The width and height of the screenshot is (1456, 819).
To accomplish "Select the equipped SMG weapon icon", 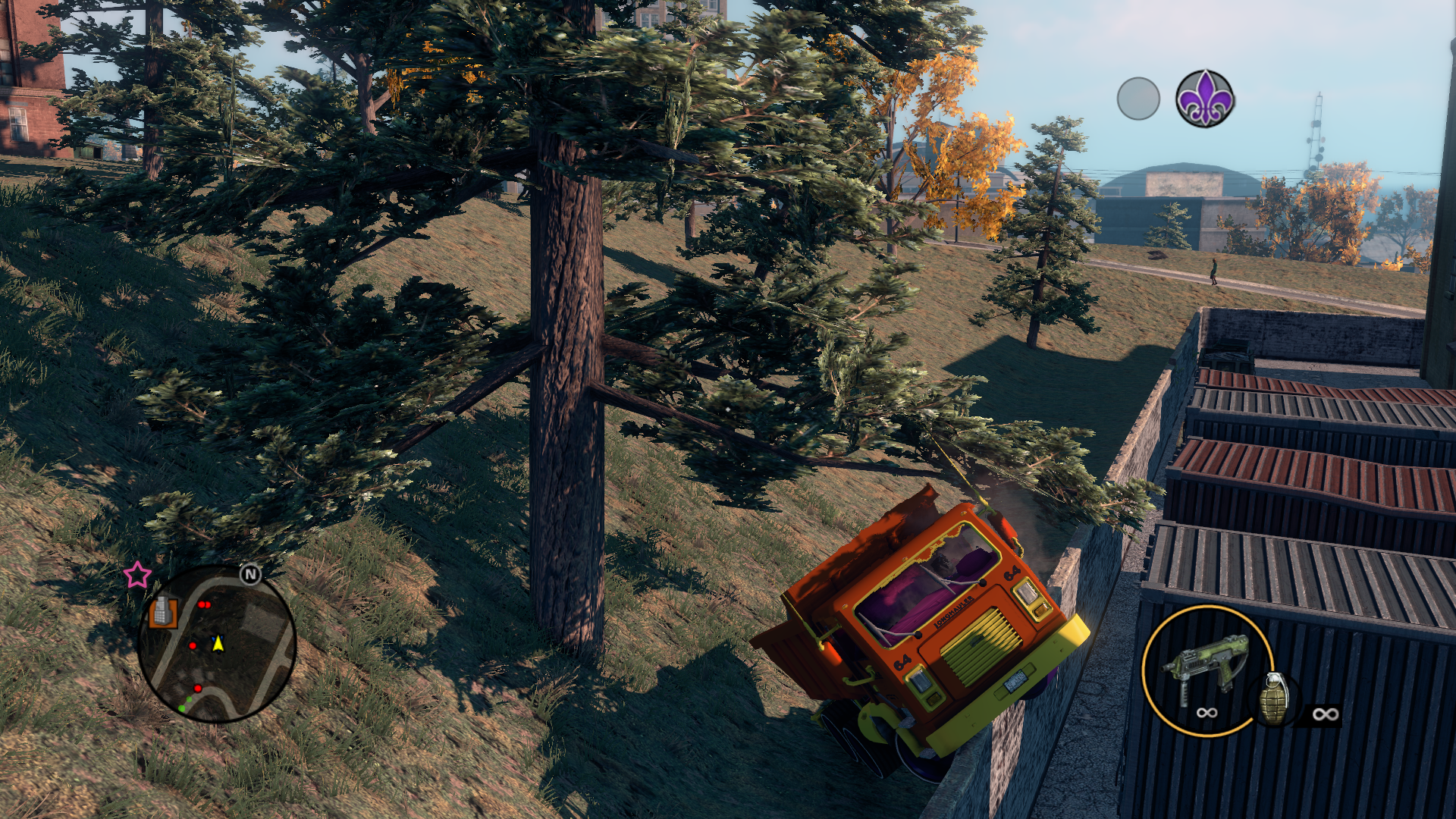I will click(x=1206, y=666).
